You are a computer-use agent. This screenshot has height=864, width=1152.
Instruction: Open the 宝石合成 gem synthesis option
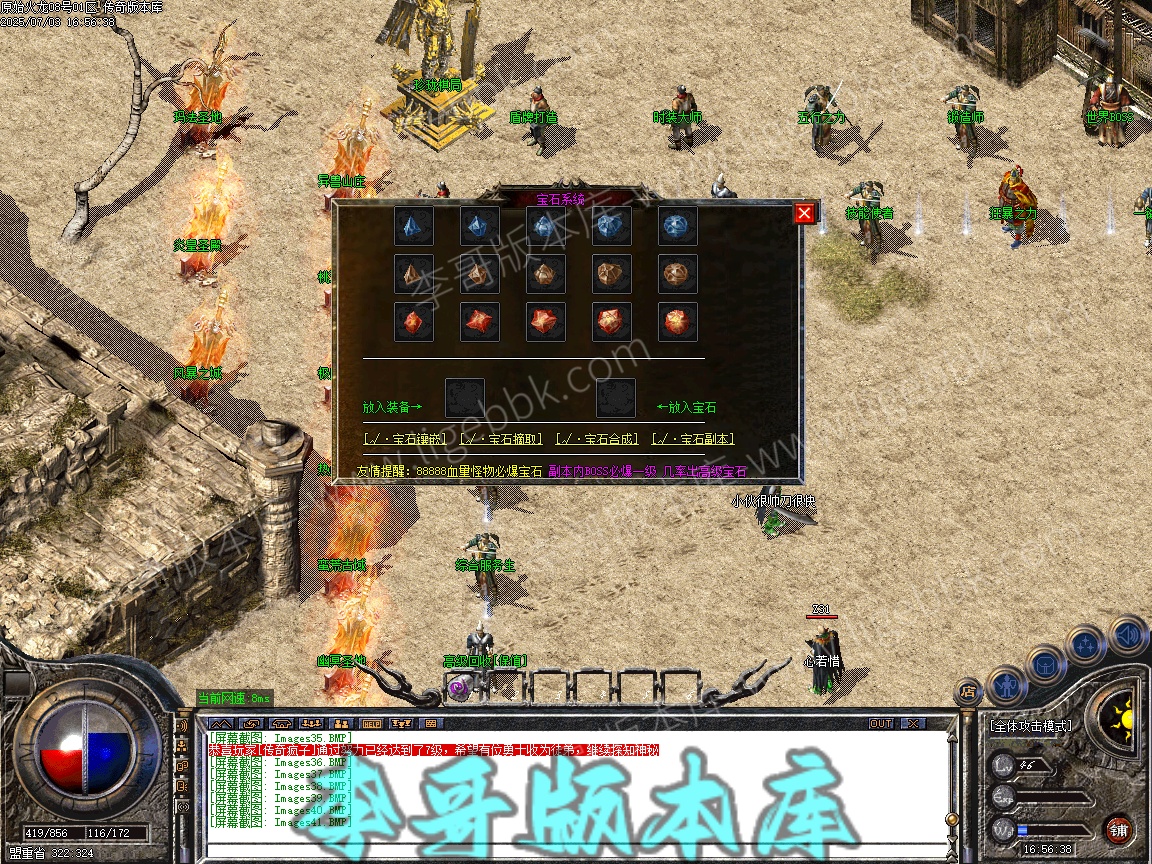597,439
